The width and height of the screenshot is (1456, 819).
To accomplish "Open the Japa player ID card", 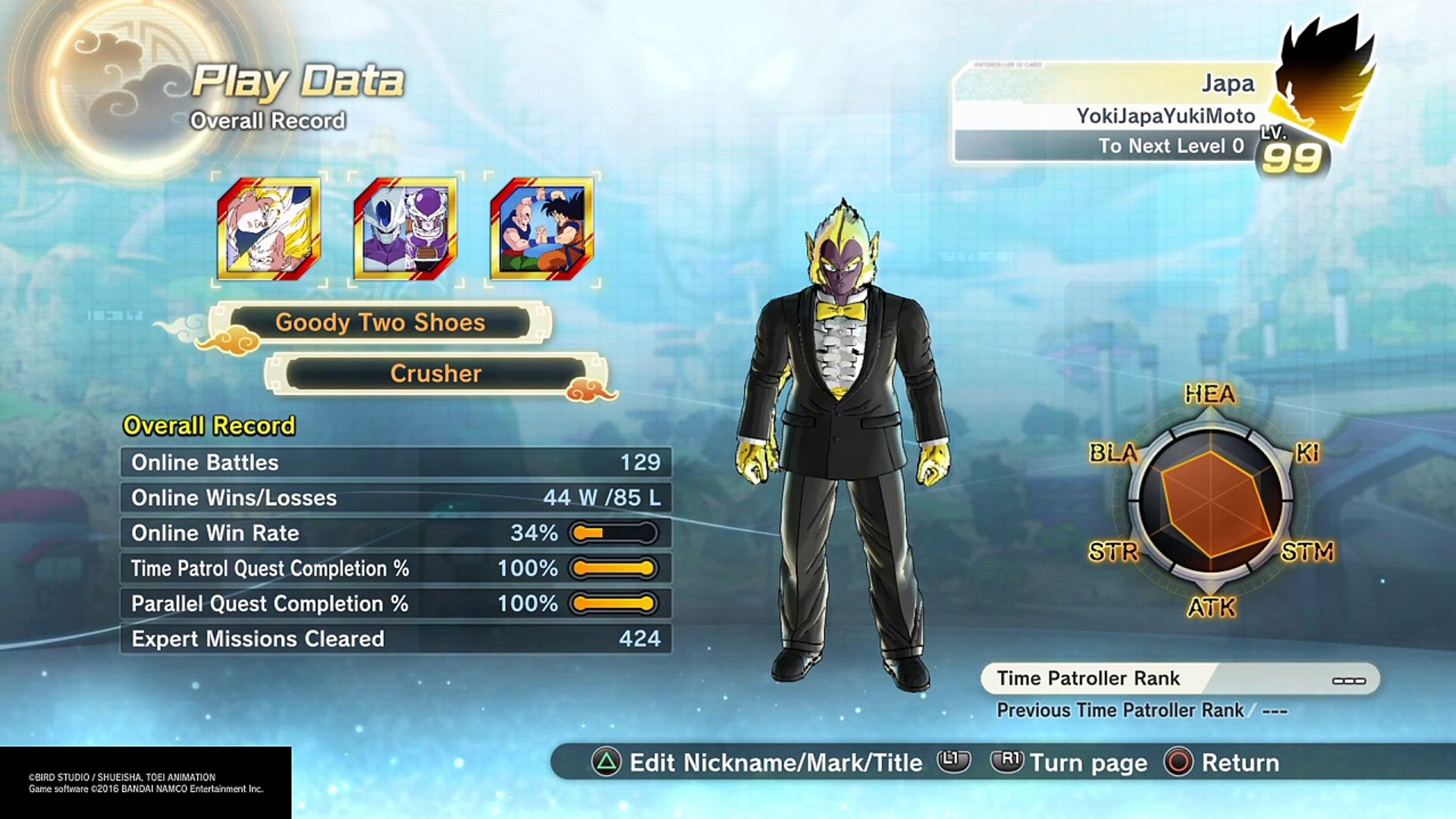I will pyautogui.click(x=1115, y=114).
